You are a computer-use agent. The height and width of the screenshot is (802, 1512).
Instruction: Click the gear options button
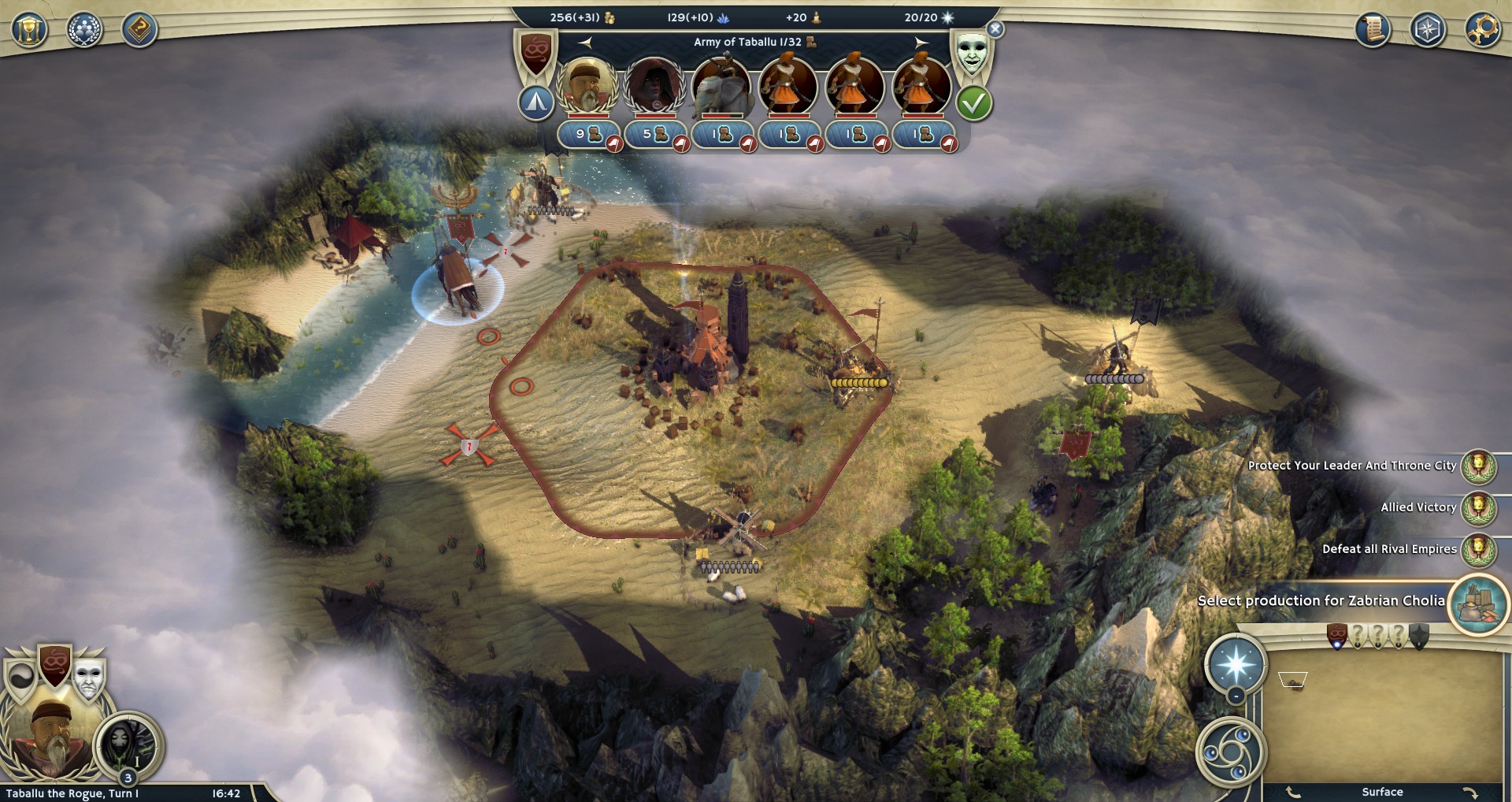point(1483,30)
